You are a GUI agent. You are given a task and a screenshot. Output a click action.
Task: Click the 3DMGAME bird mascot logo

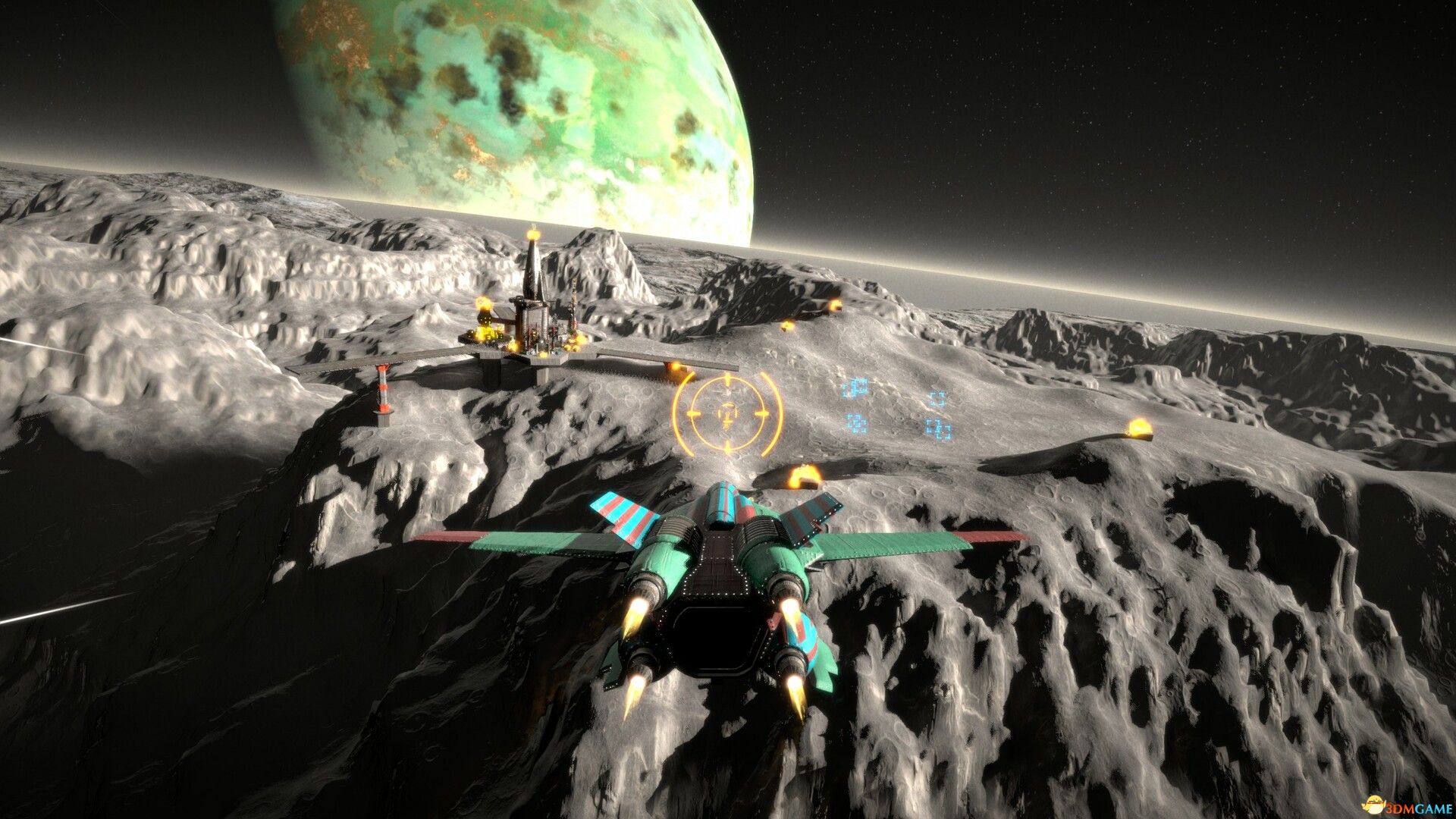(x=1376, y=805)
